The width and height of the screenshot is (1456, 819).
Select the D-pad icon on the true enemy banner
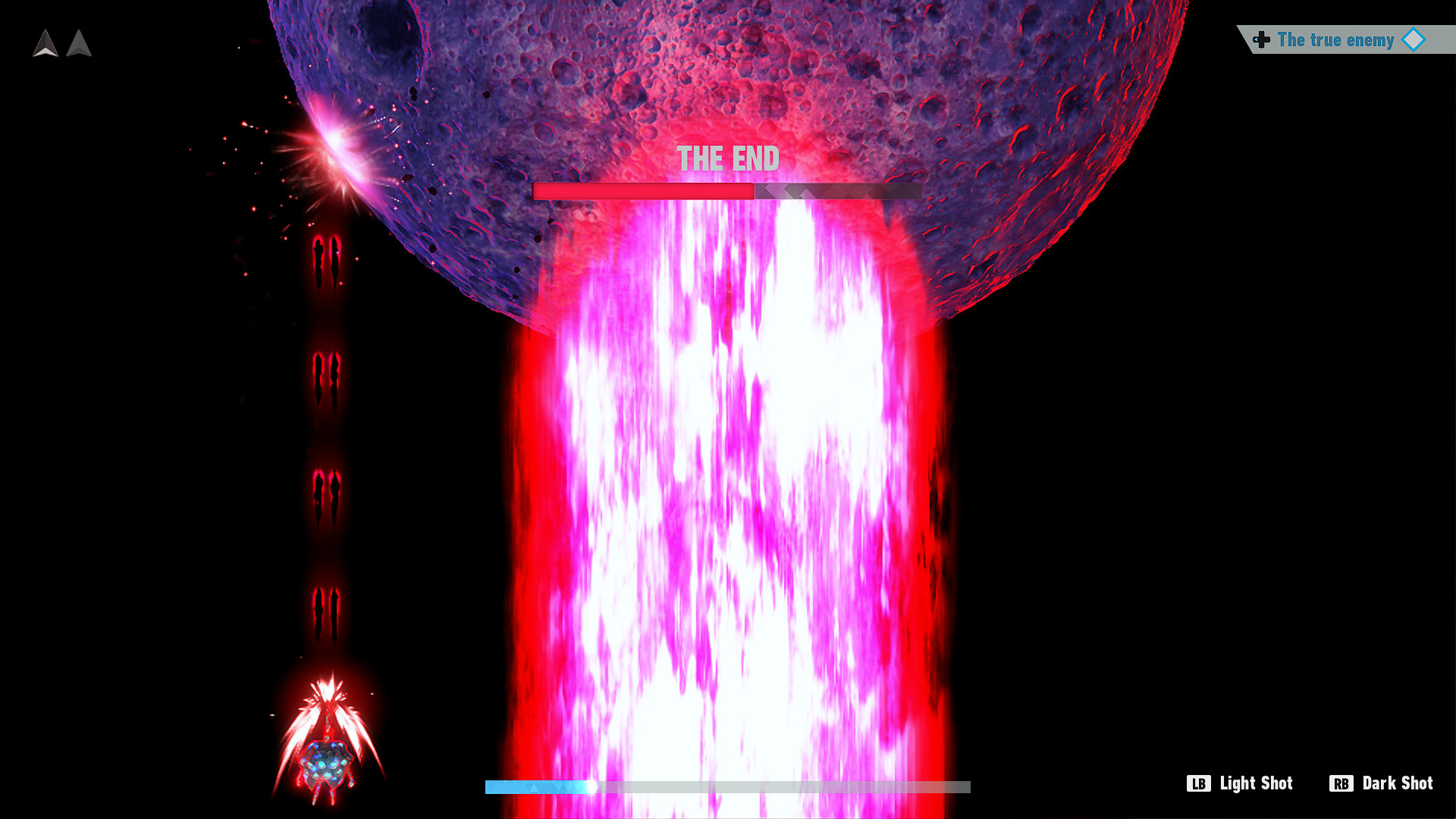click(x=1260, y=40)
